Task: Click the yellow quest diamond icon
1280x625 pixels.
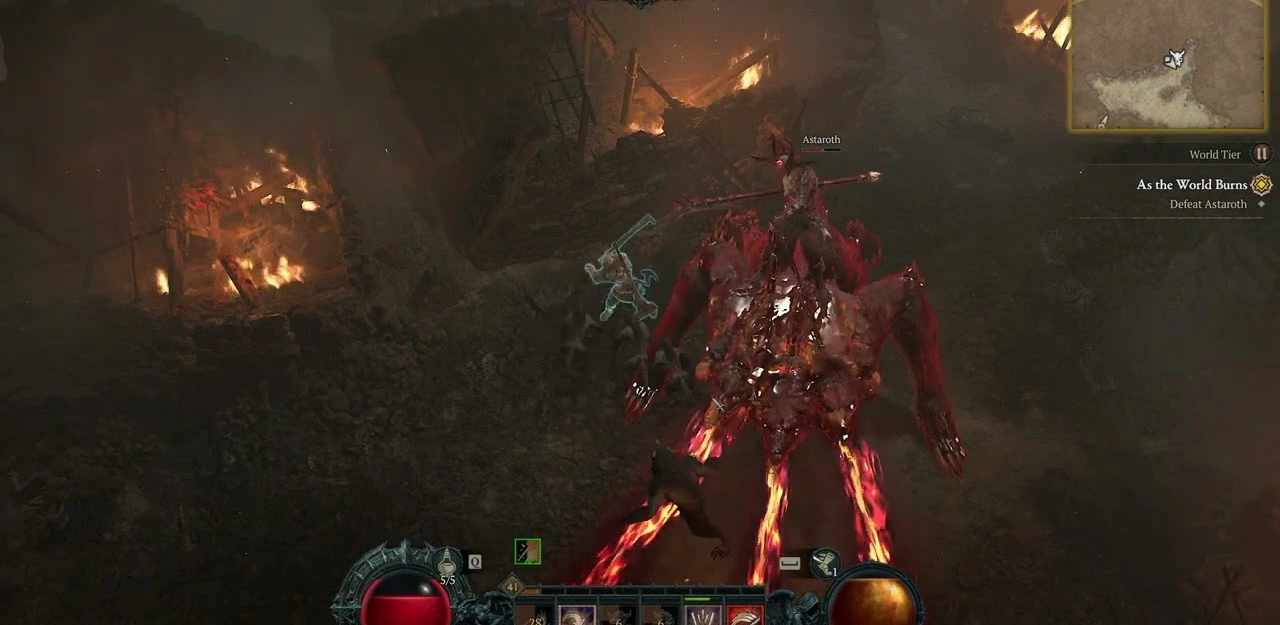Action: [1262, 184]
